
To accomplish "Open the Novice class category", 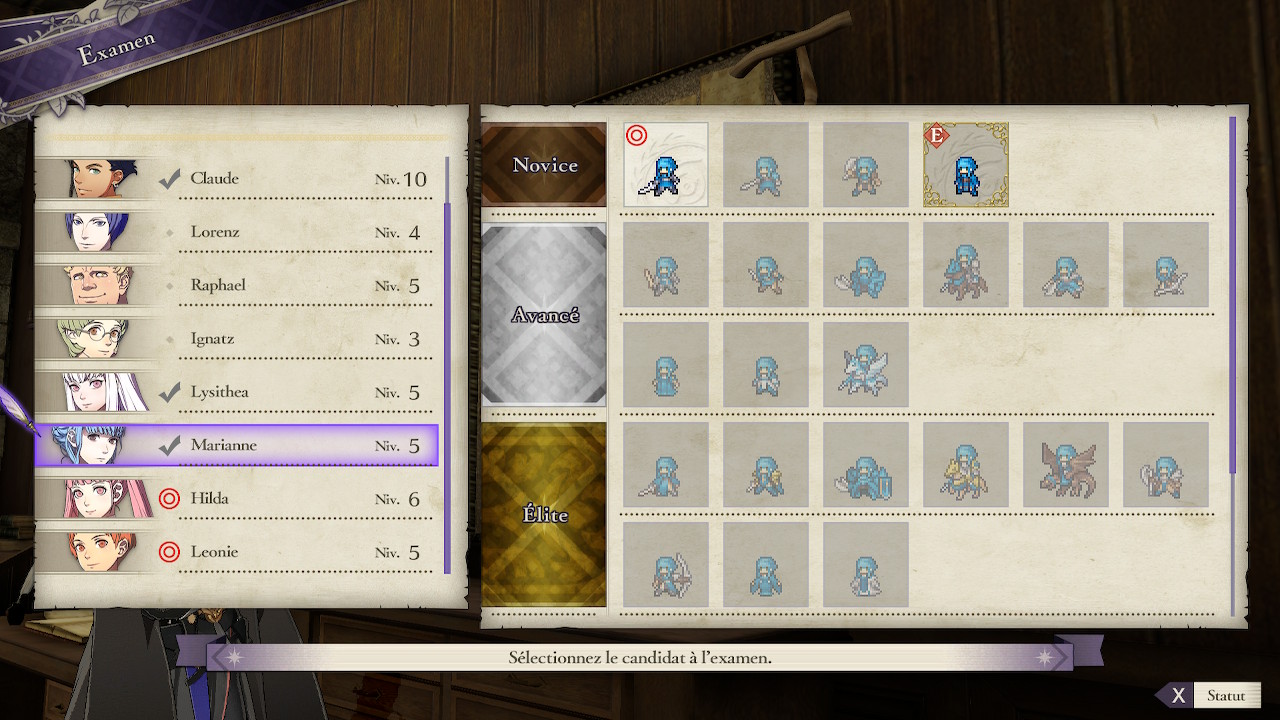I will [545, 165].
